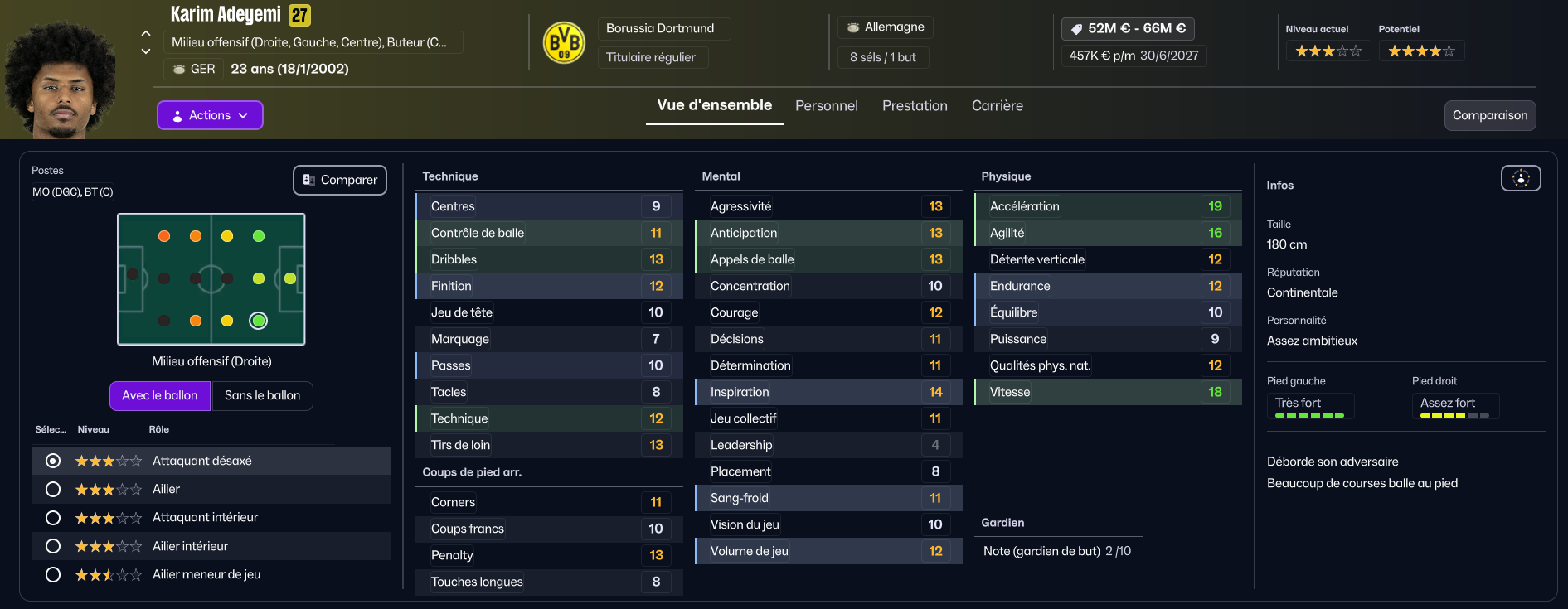Select the Vue d'ensemble tab
The height and width of the screenshot is (609, 1568).
coord(714,105)
